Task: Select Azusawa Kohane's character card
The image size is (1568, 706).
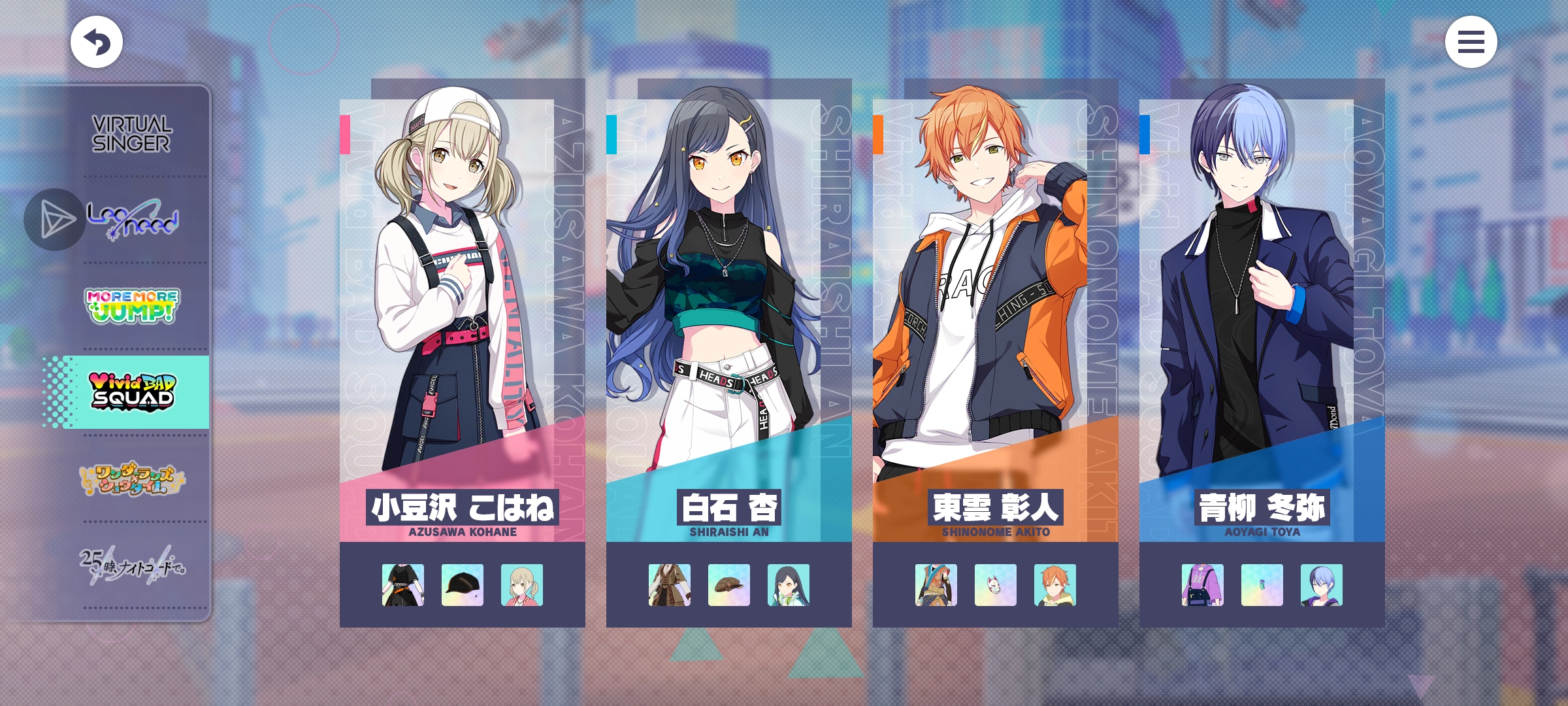Action: 462,314
